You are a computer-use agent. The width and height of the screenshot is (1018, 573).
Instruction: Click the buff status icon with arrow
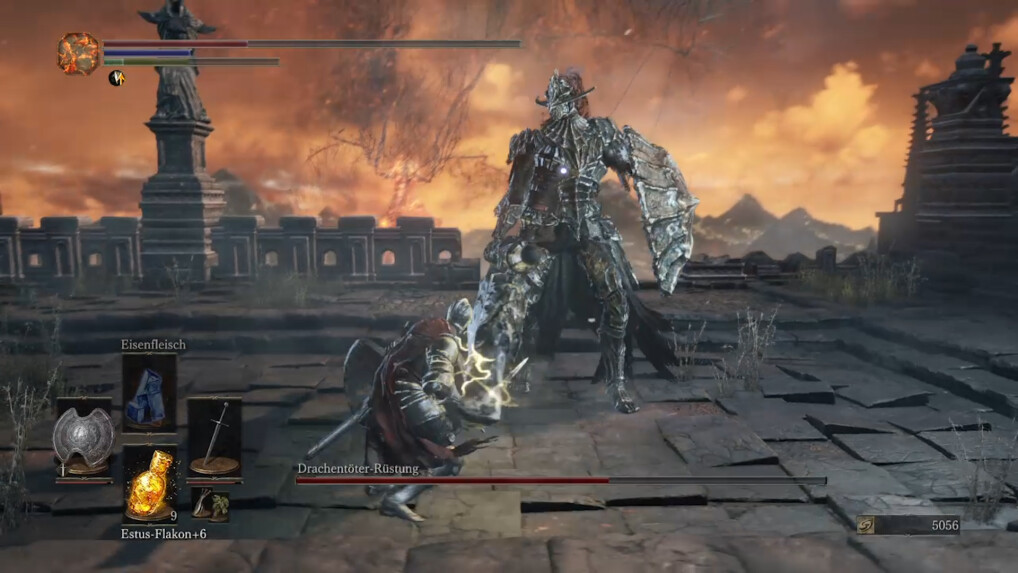116,77
